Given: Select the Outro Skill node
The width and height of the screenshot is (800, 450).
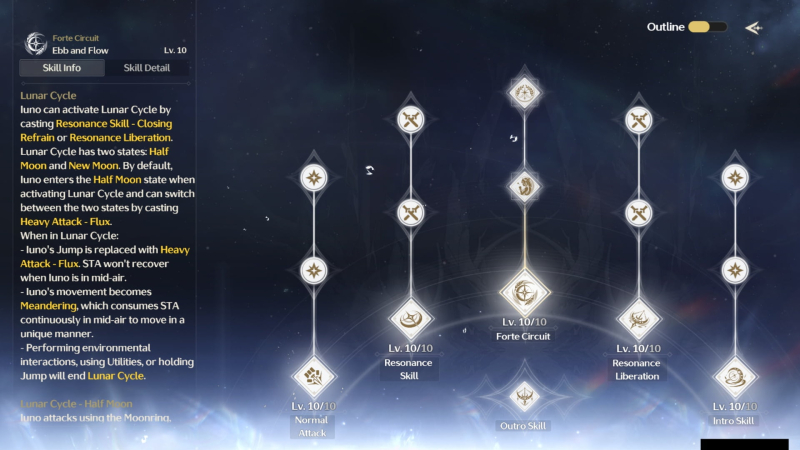Looking at the screenshot, I should point(524,396).
